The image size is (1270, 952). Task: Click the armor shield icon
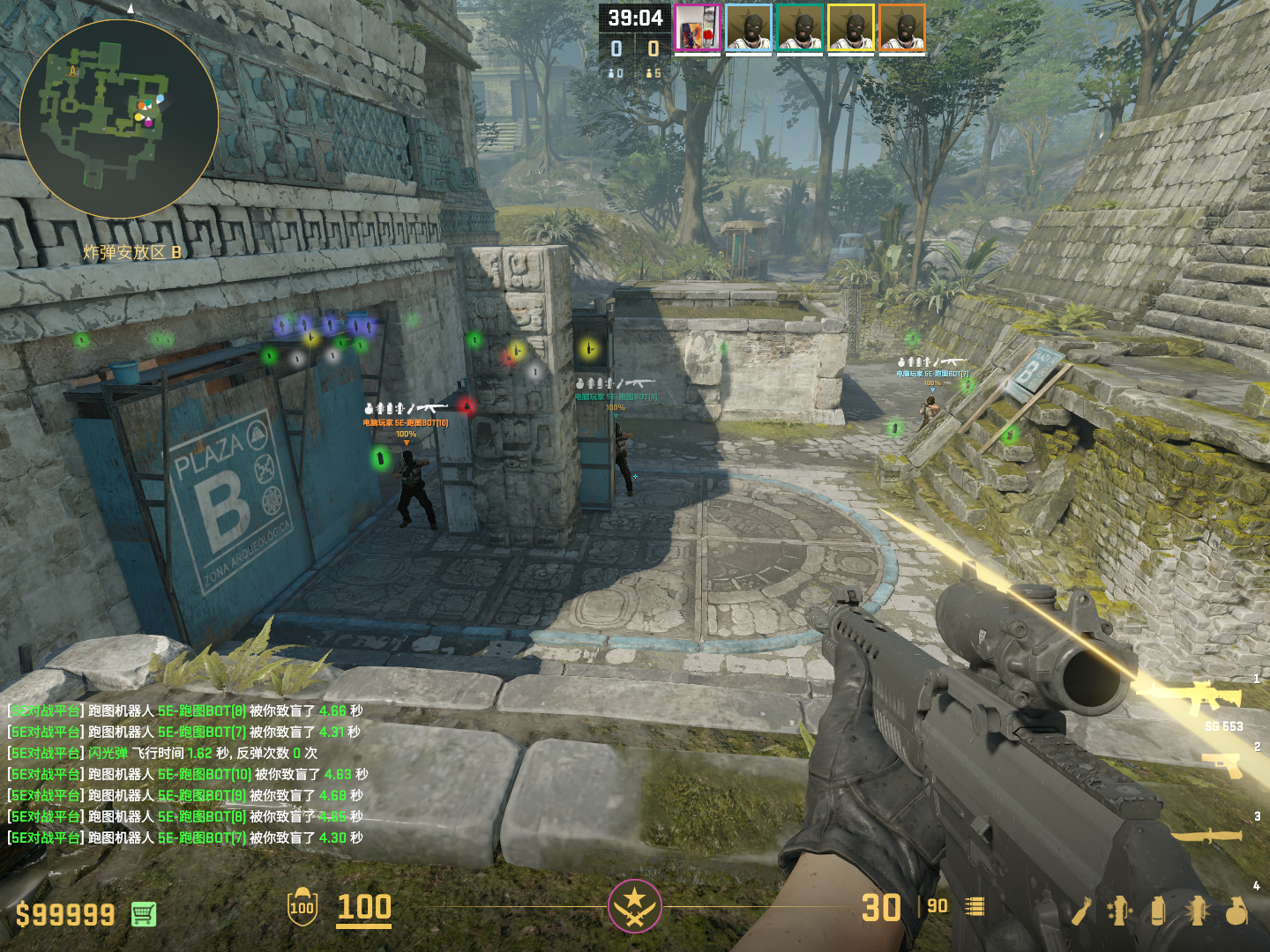[x=302, y=907]
